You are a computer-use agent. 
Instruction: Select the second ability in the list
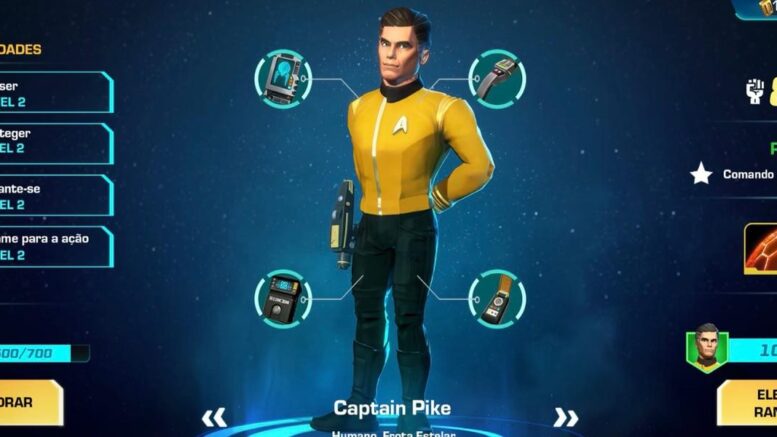pyautogui.click(x=55, y=144)
